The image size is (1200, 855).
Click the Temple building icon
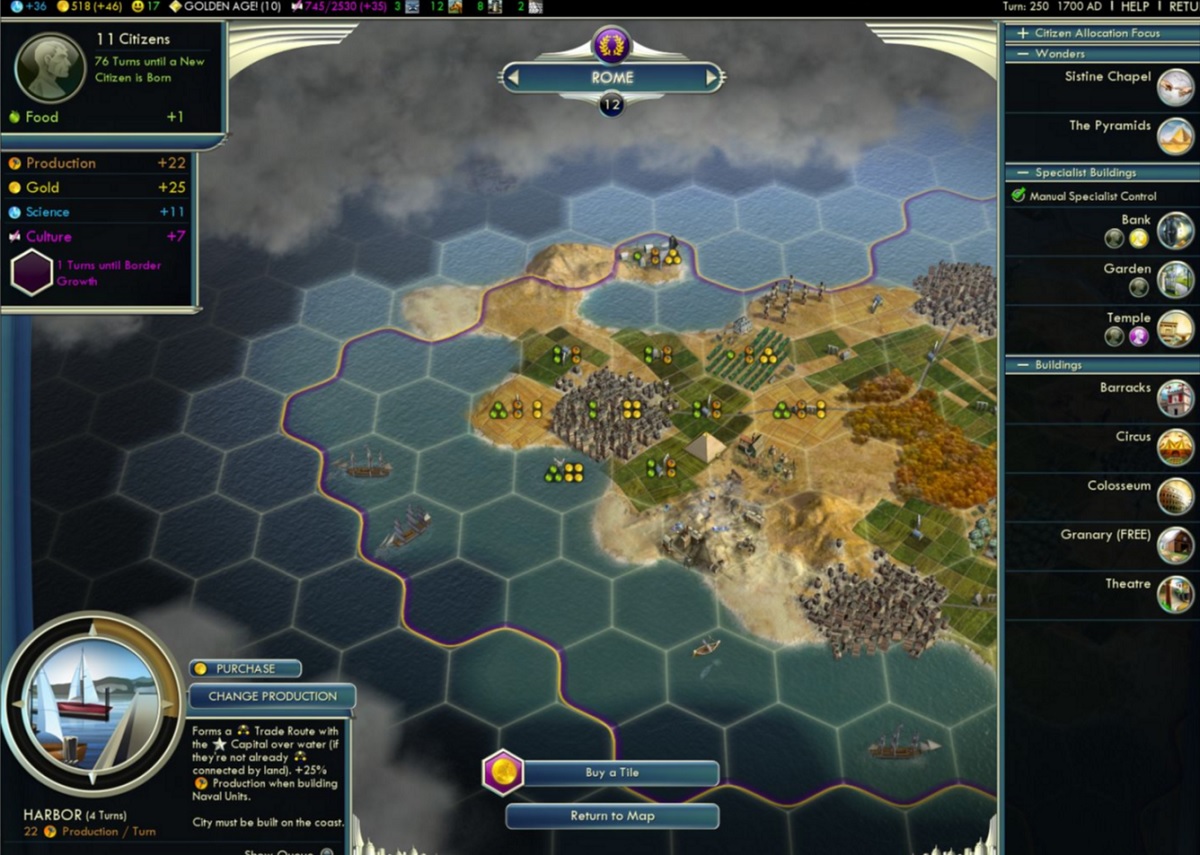coord(1175,328)
